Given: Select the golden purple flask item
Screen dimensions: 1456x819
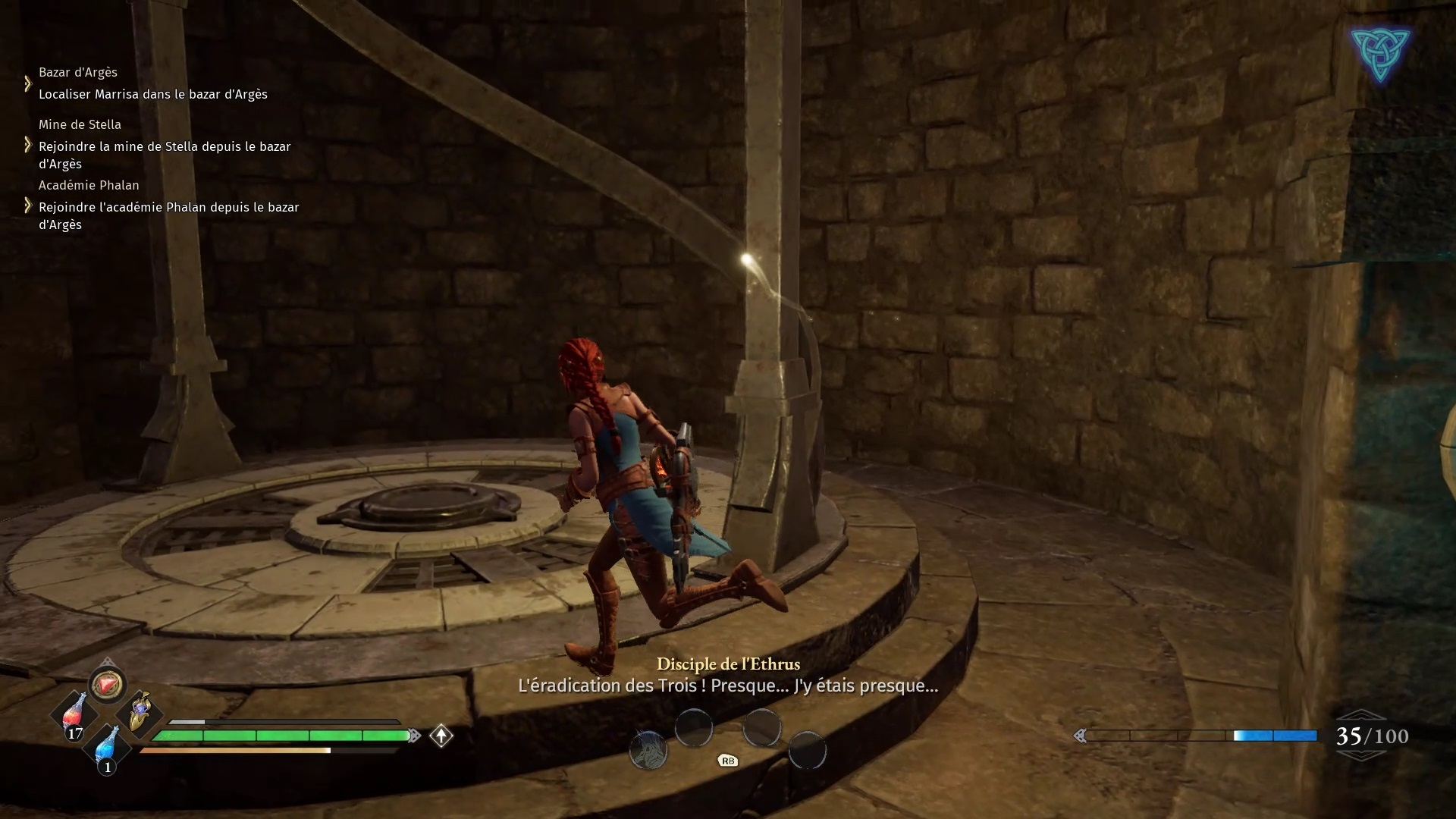Looking at the screenshot, I should (140, 712).
